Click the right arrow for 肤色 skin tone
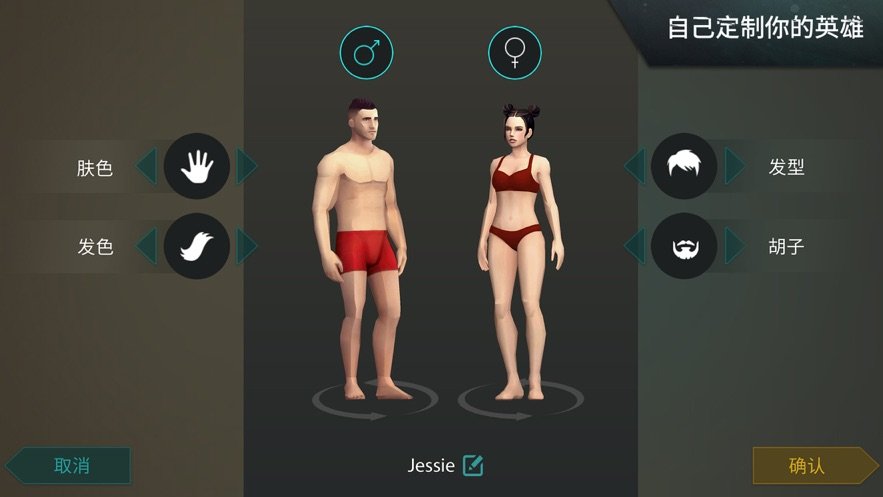 pos(246,166)
